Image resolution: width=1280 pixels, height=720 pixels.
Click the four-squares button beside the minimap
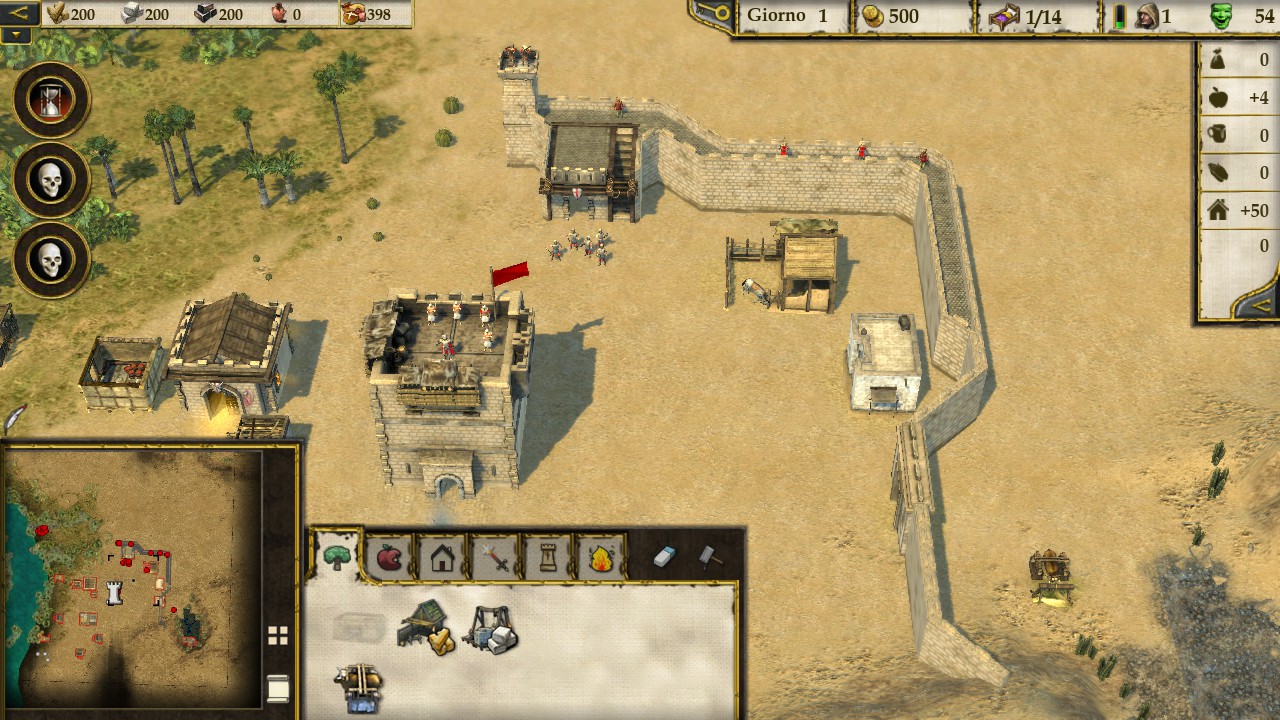[278, 635]
